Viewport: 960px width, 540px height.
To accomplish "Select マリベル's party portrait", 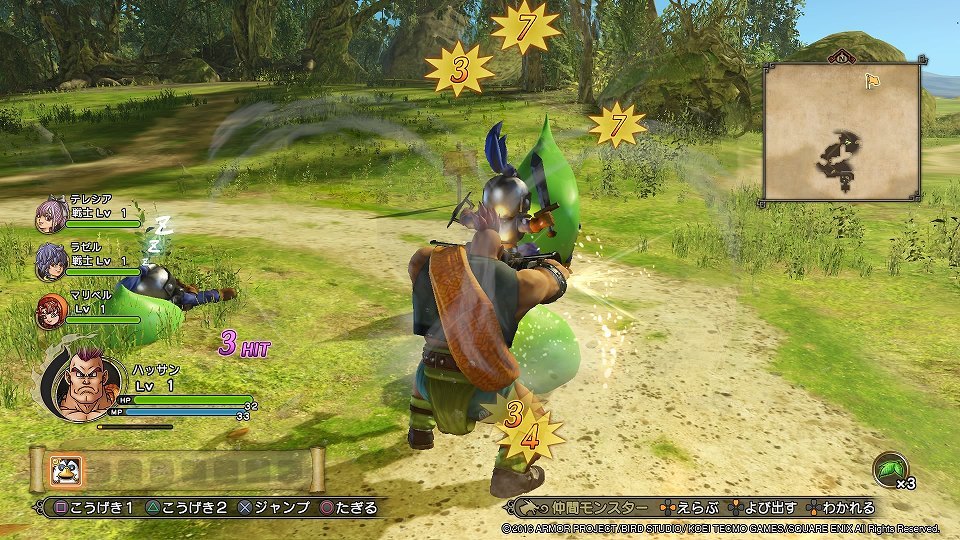I will 50,310.
